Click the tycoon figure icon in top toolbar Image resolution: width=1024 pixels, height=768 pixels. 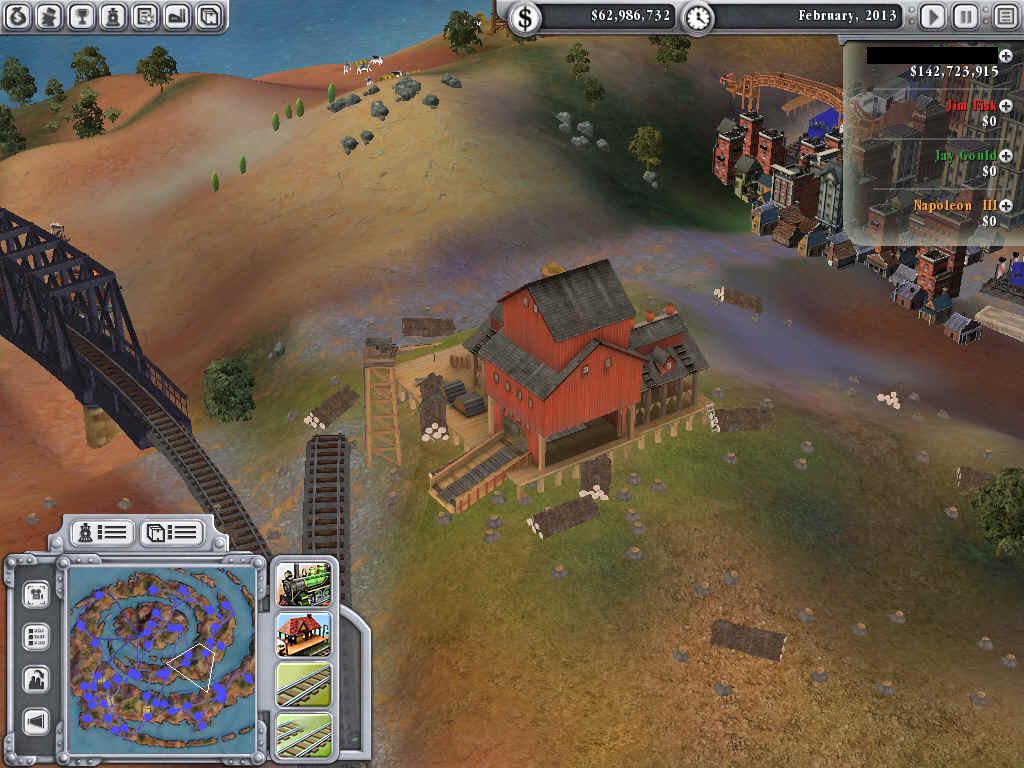coord(49,16)
